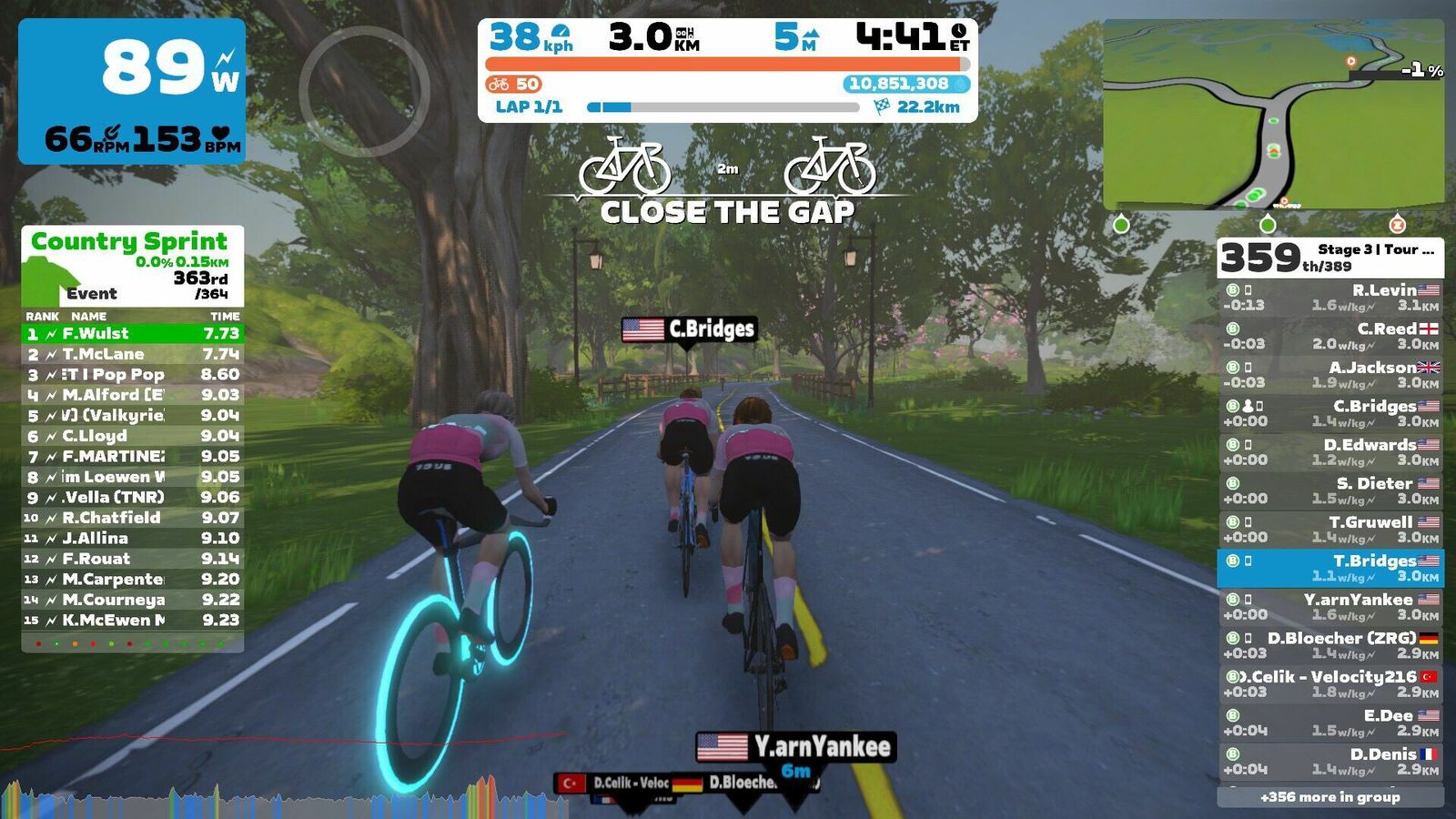Select the Celik - Velocity216 rider row
The image size is (1456, 819).
1330,684
